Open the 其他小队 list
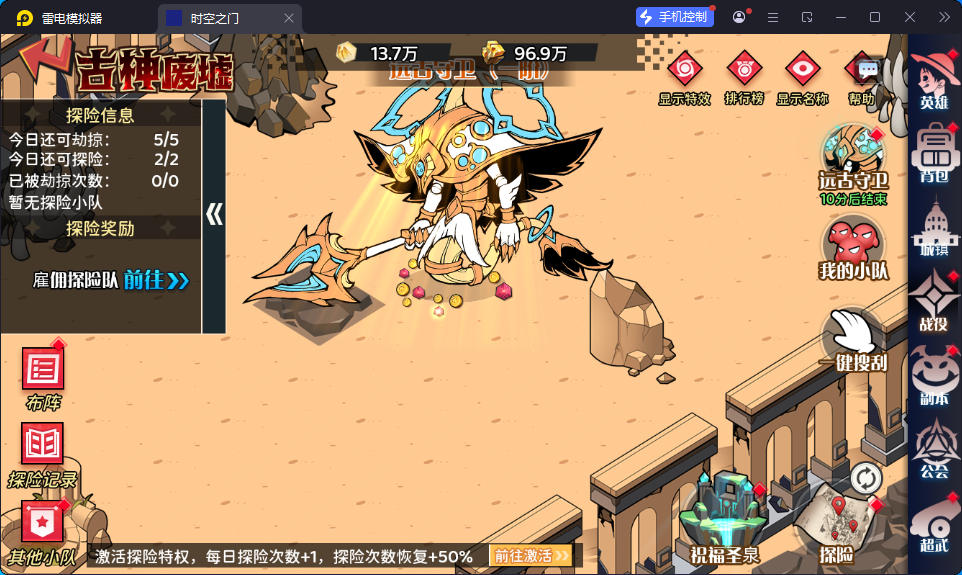Image resolution: width=962 pixels, height=575 pixels. point(42,525)
